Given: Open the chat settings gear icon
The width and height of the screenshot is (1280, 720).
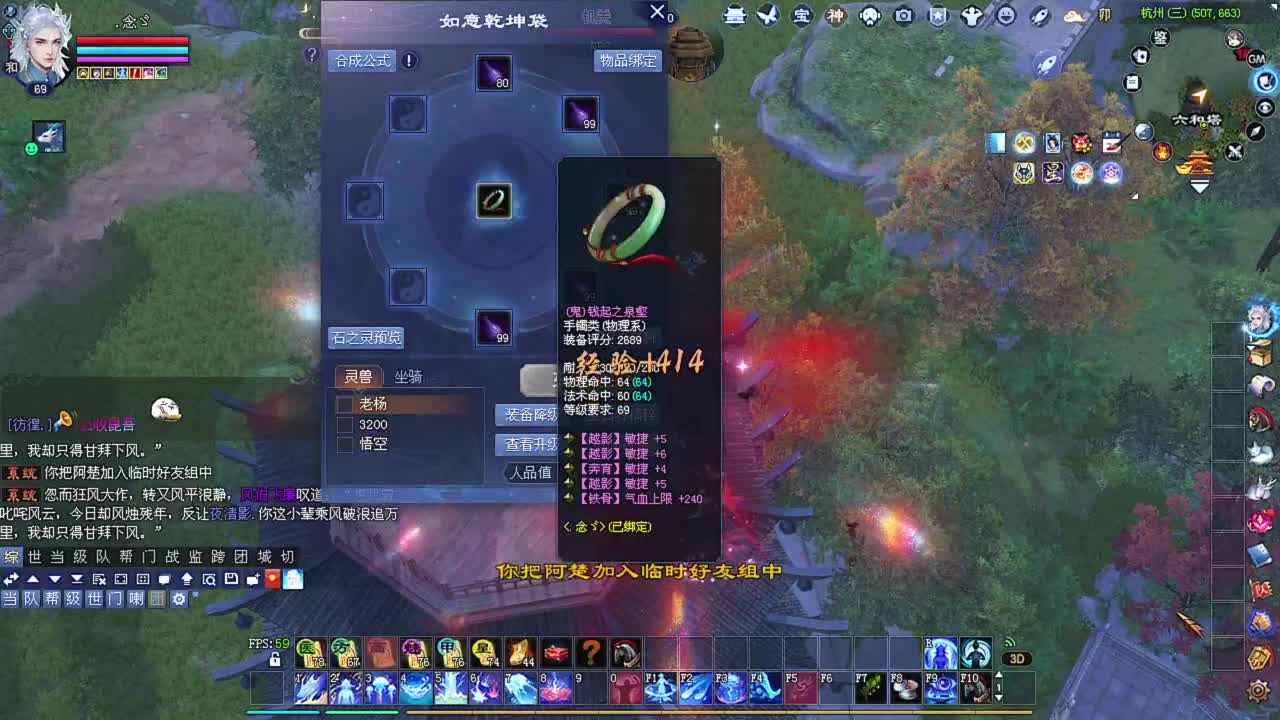Looking at the screenshot, I should coord(179,598).
